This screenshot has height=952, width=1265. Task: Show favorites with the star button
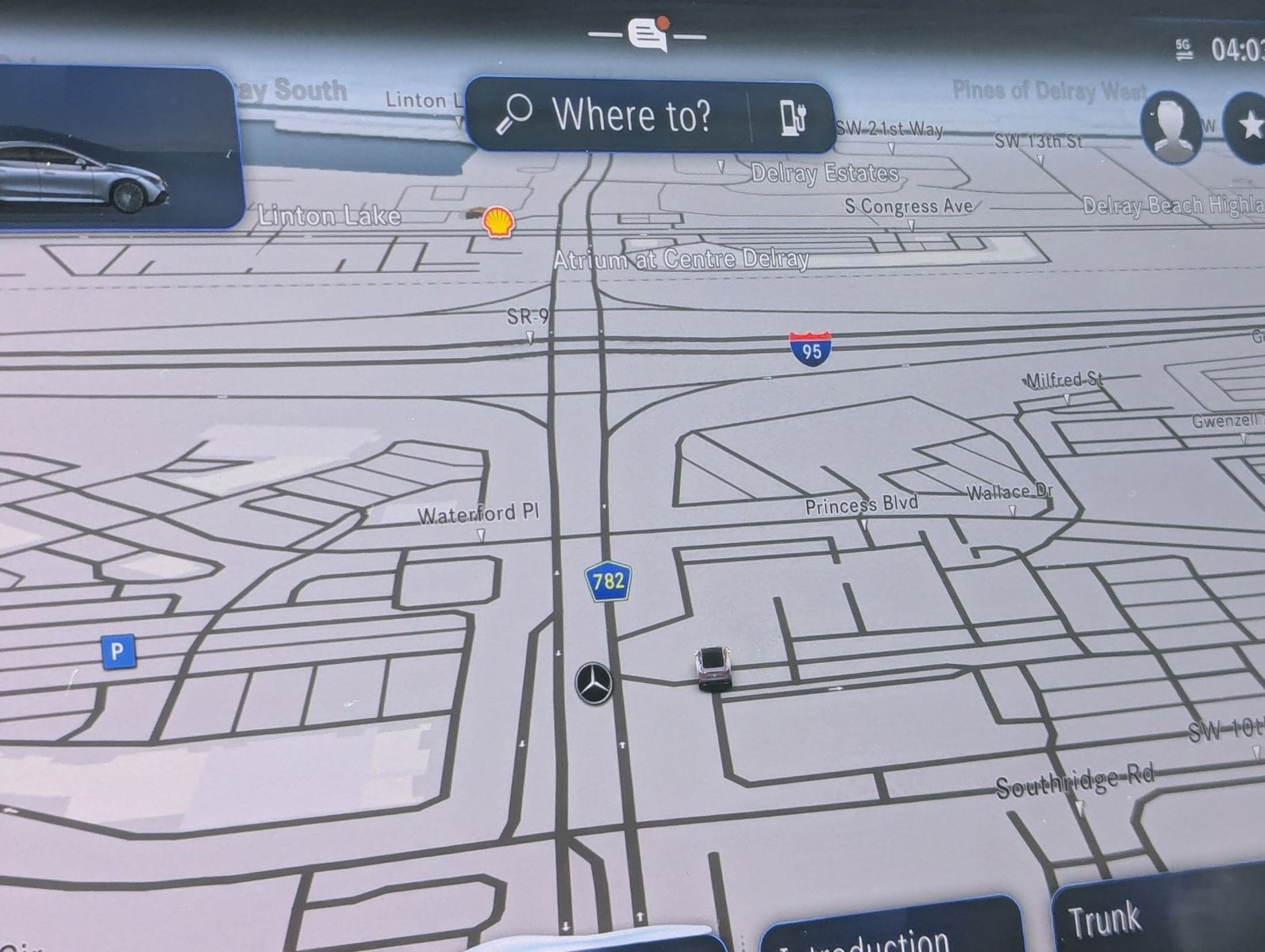click(x=1248, y=126)
